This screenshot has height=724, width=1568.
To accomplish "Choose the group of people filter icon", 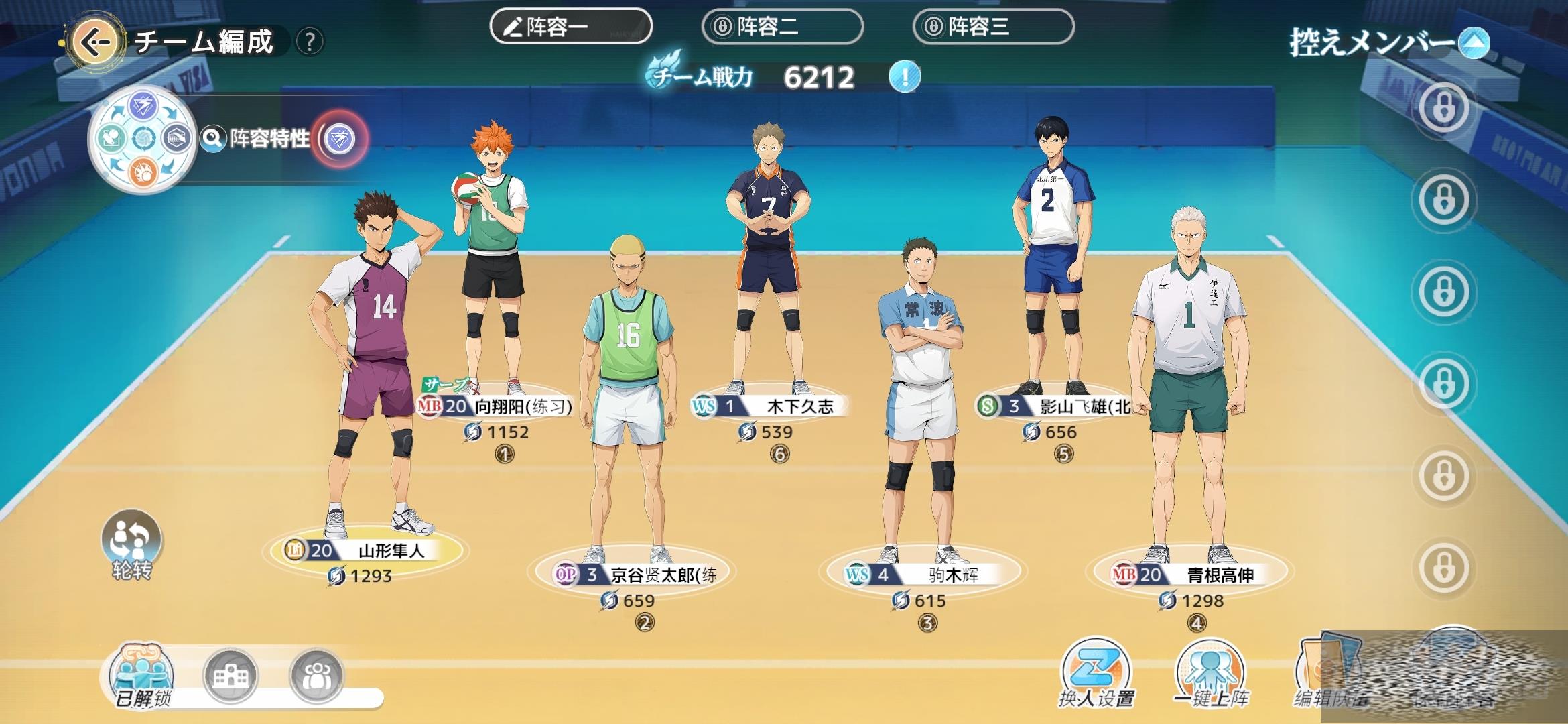I will (316, 676).
